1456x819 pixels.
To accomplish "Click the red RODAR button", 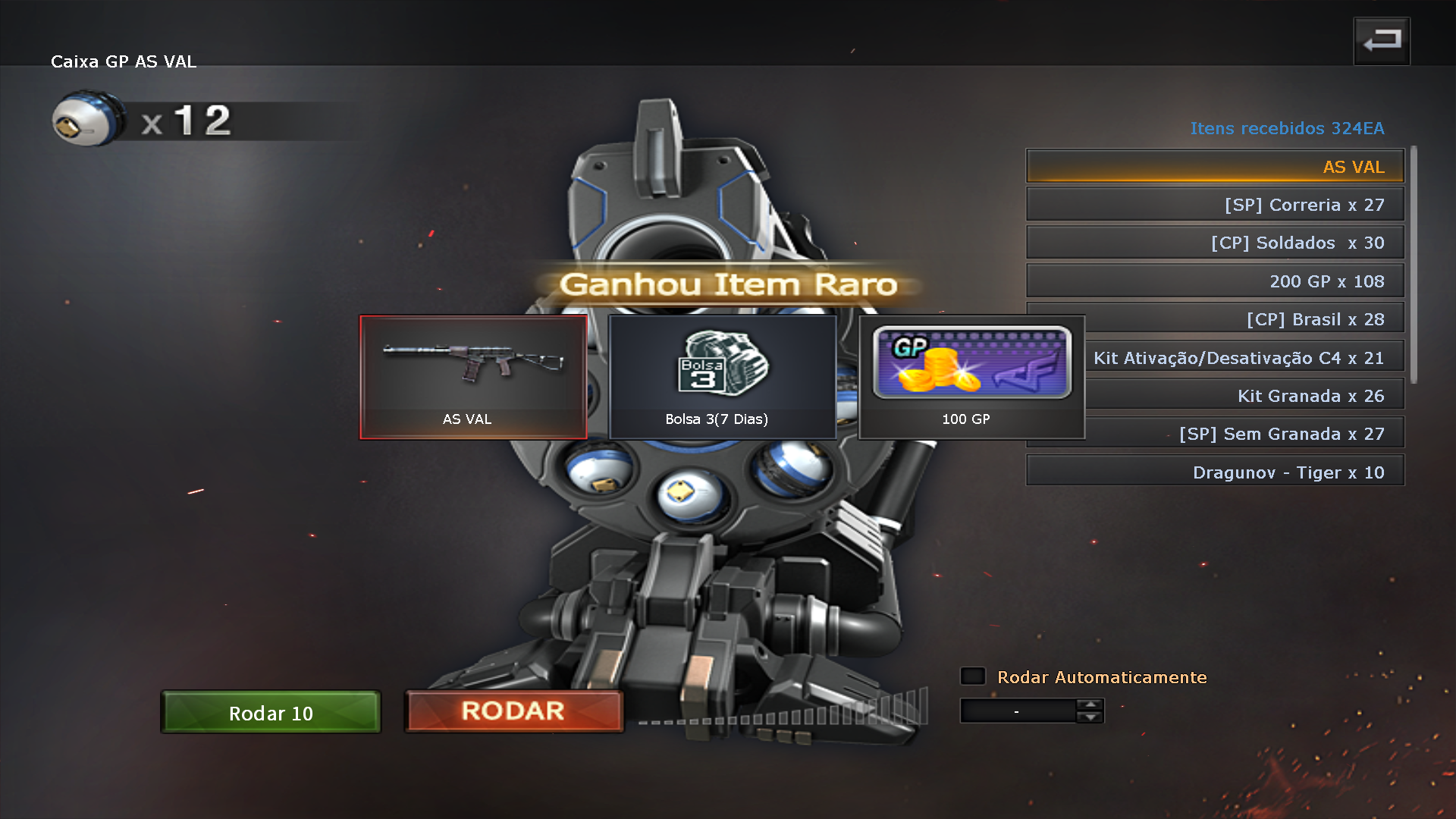I will pos(513,711).
